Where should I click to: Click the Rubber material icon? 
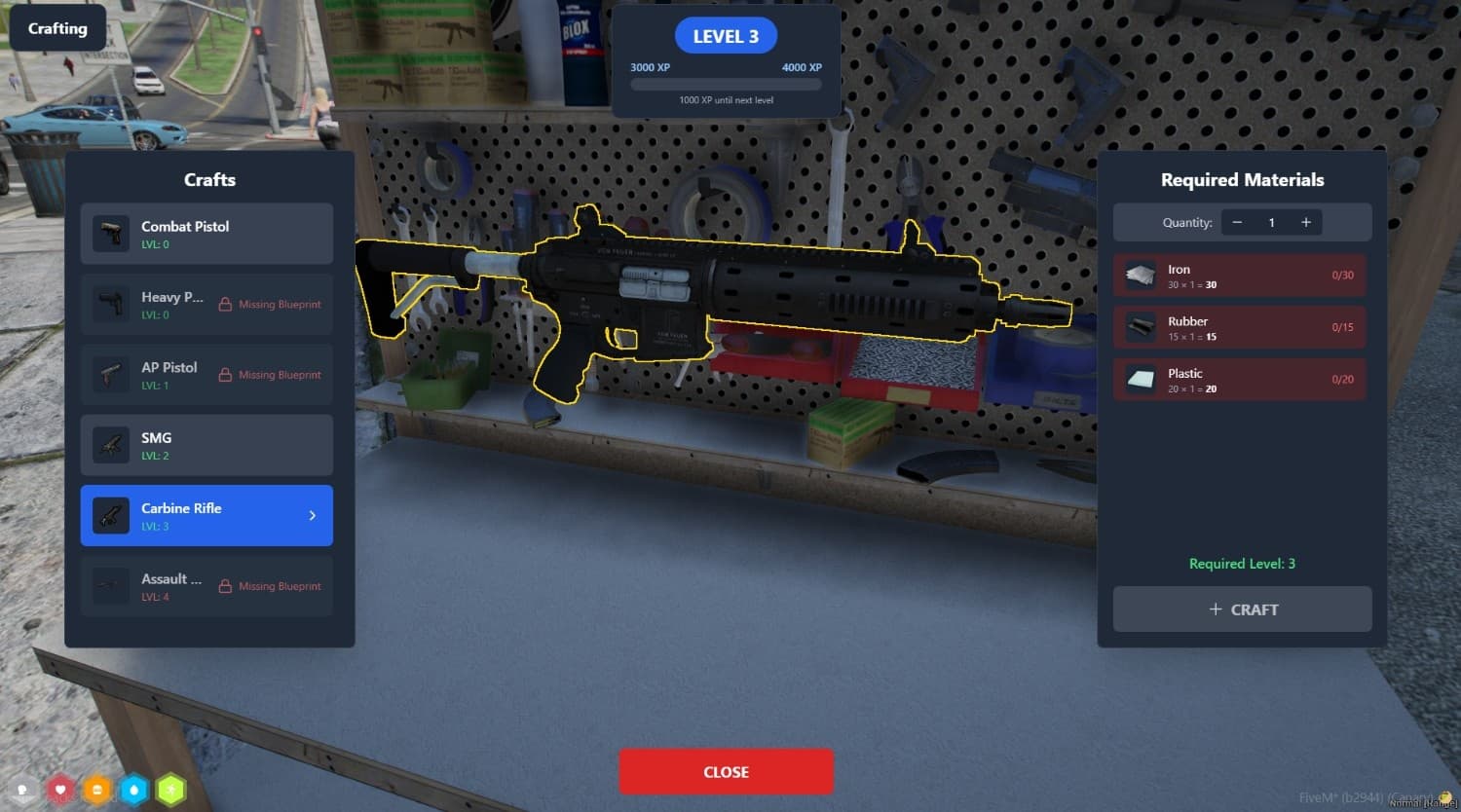pyautogui.click(x=1140, y=327)
